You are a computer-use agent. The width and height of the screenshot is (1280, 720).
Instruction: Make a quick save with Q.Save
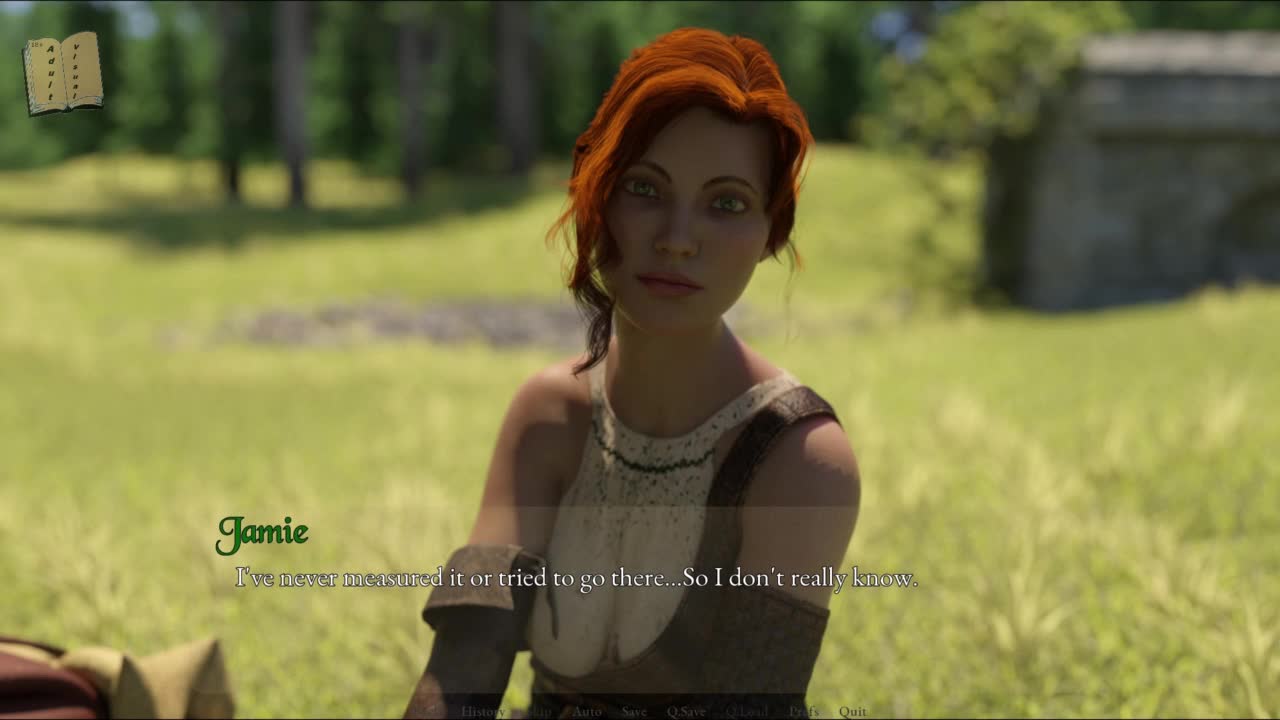click(x=686, y=711)
